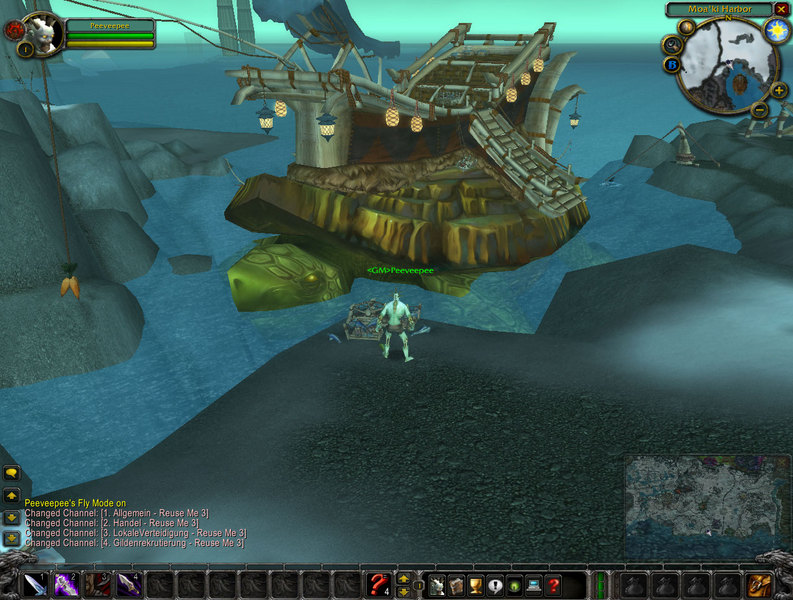Open the red question mark help button
The height and width of the screenshot is (600, 793).
553,585
